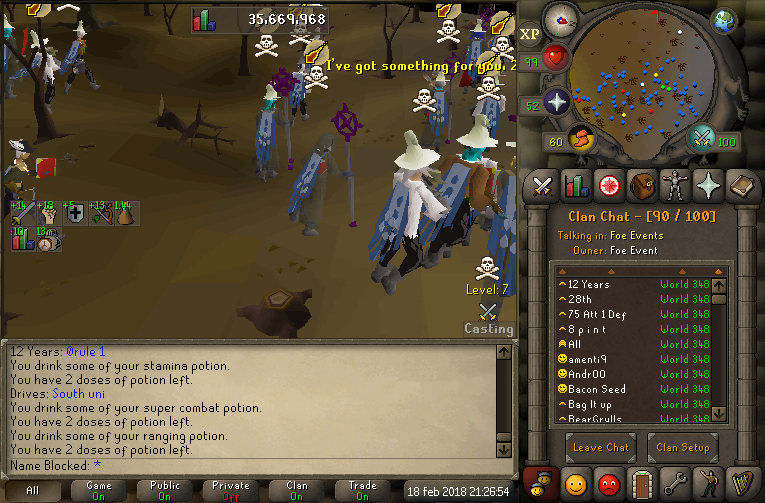Open the world map globe
Screen dimensions: 765x503
(724, 22)
